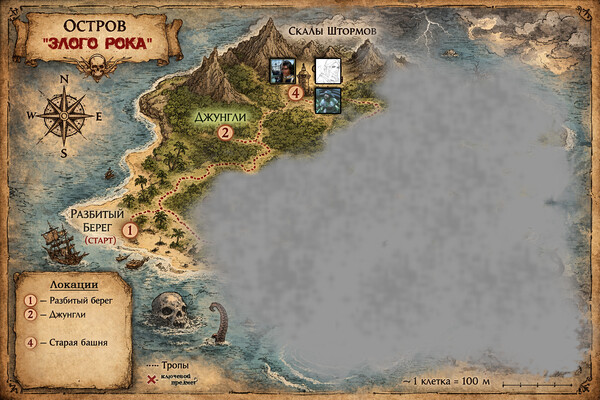600x400 pixels.
Task: Select the teal-toned character portrait token
Action: click(328, 100)
